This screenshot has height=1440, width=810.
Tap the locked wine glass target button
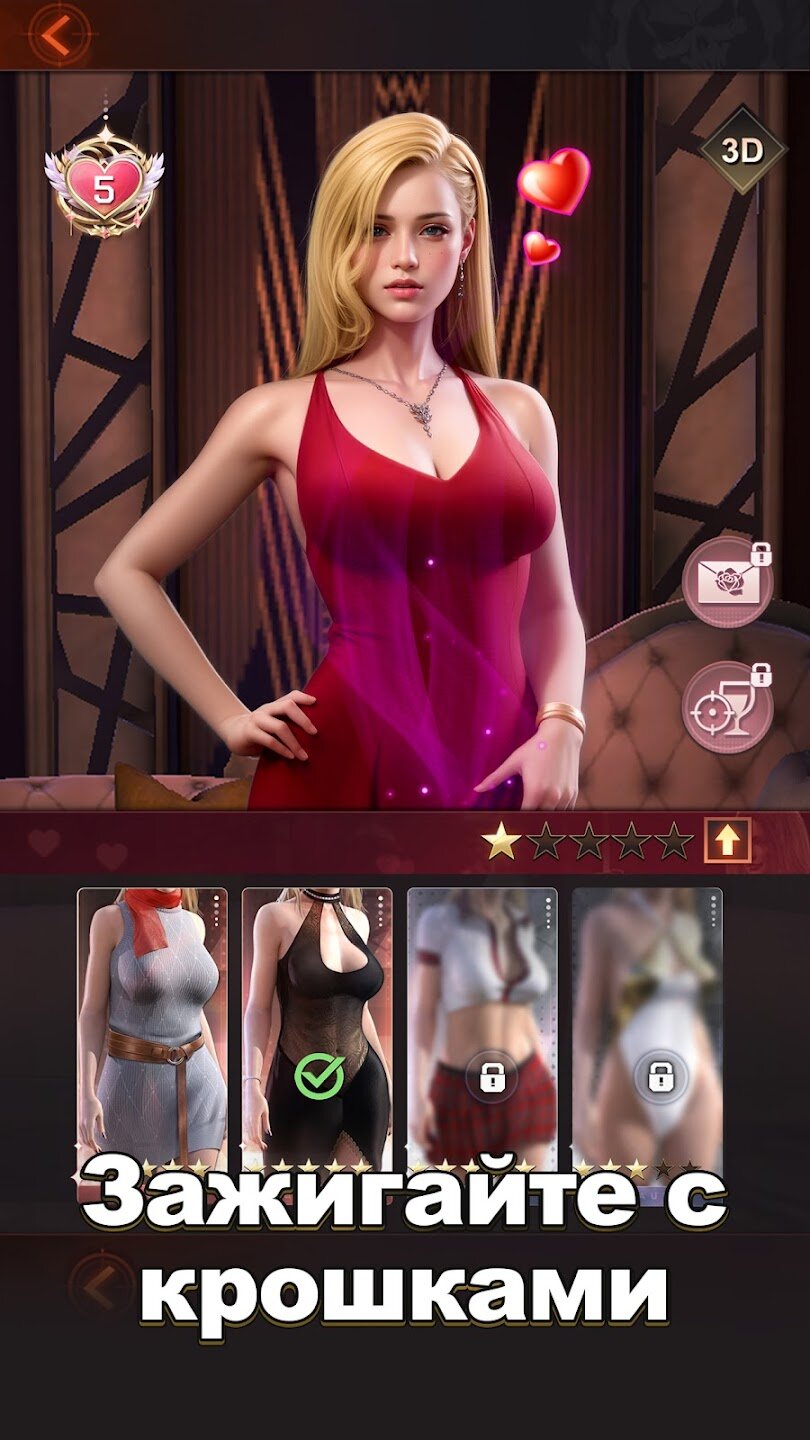(729, 707)
